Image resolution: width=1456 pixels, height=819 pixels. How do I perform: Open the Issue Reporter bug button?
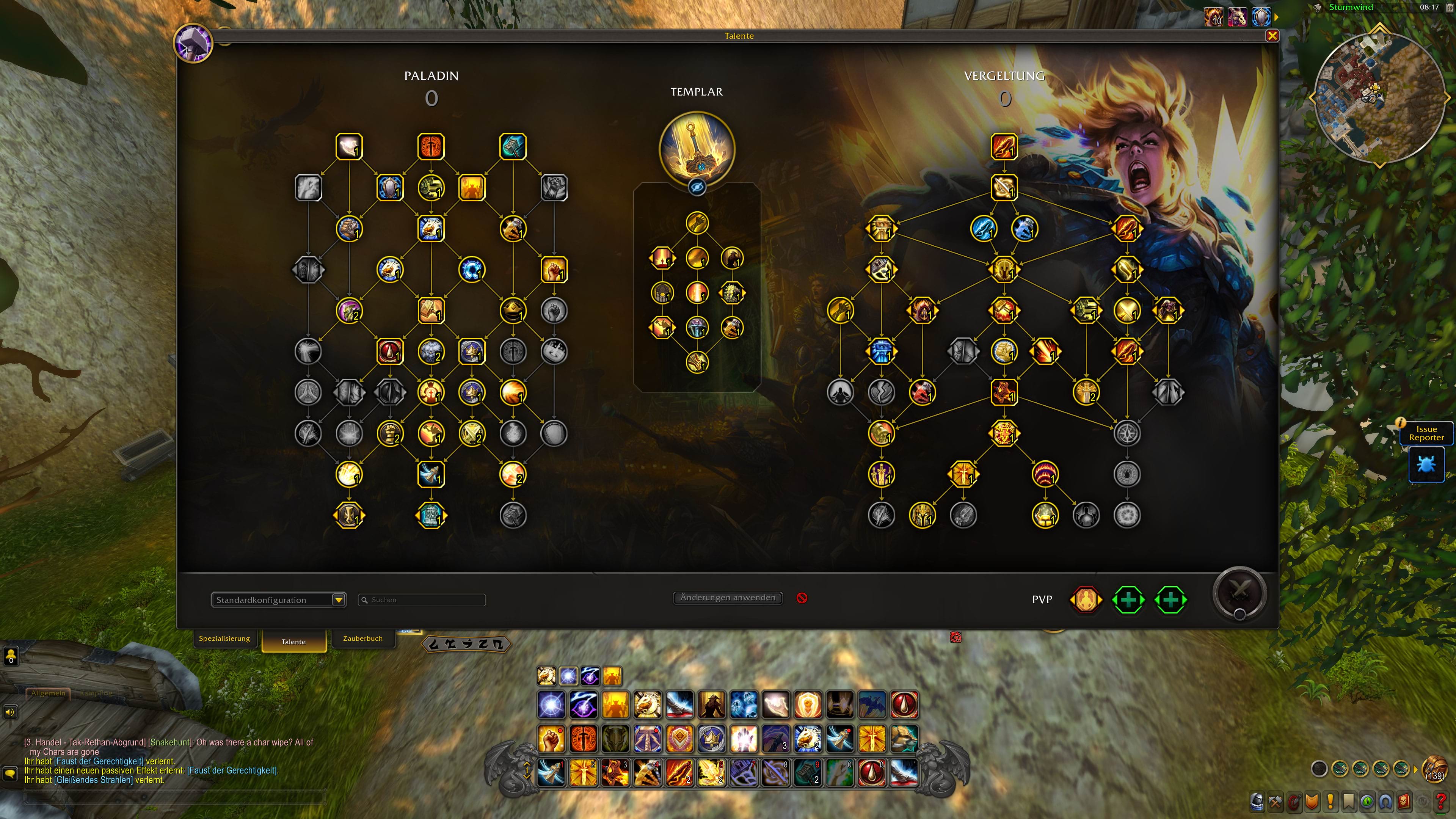(1426, 464)
